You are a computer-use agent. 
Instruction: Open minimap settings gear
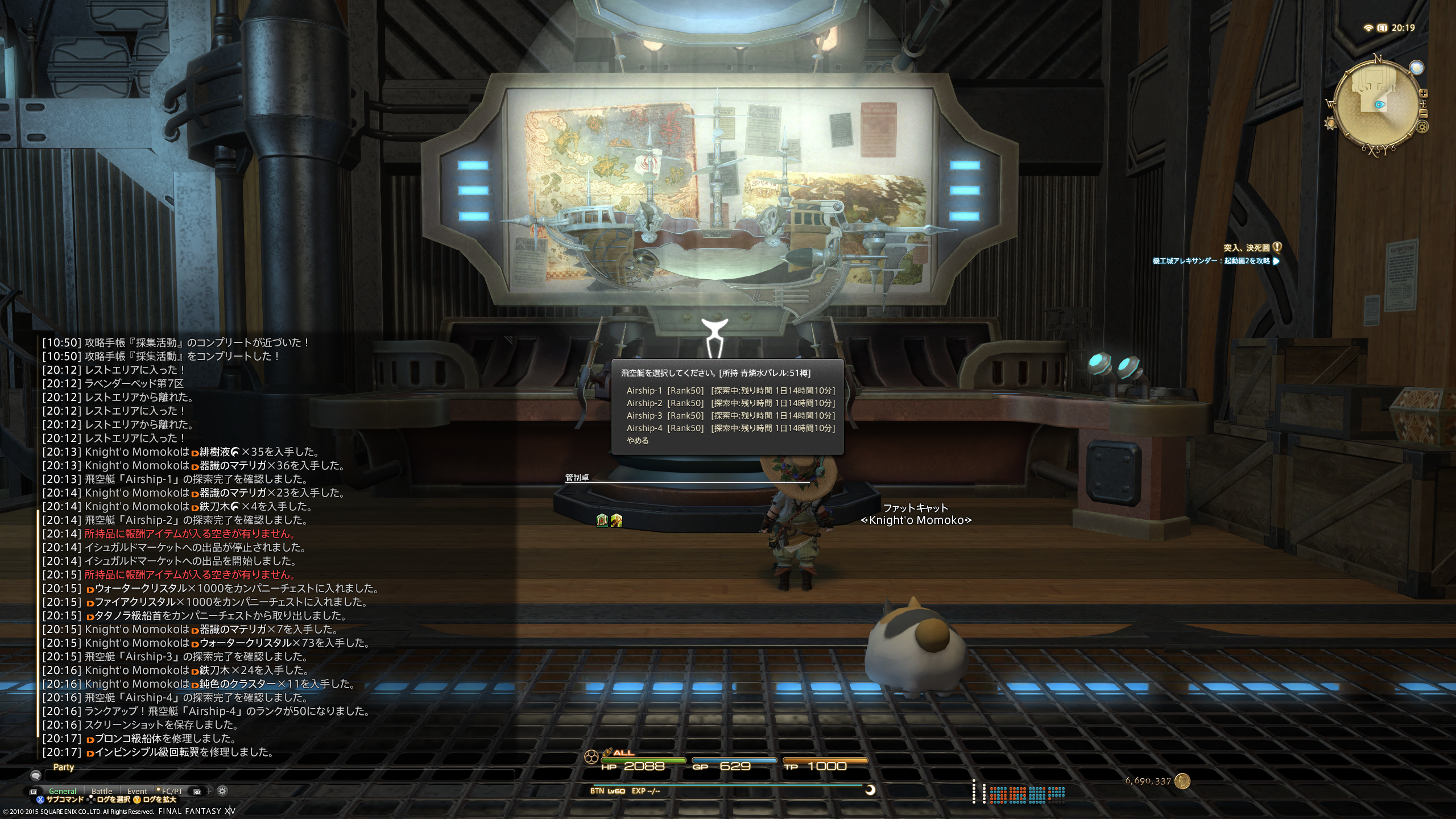[x=1423, y=127]
